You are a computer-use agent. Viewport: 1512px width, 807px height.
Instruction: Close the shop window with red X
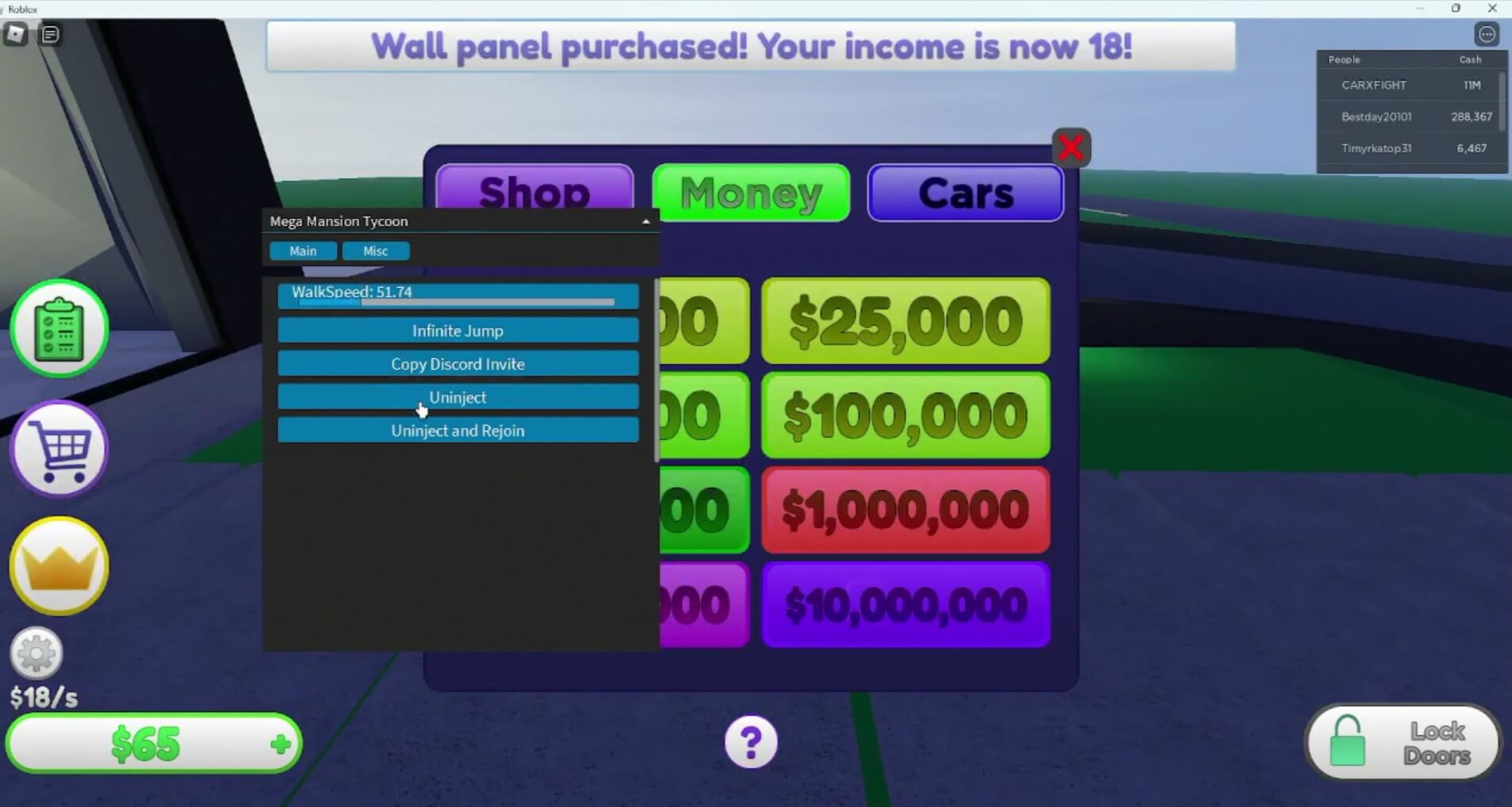[x=1070, y=147]
